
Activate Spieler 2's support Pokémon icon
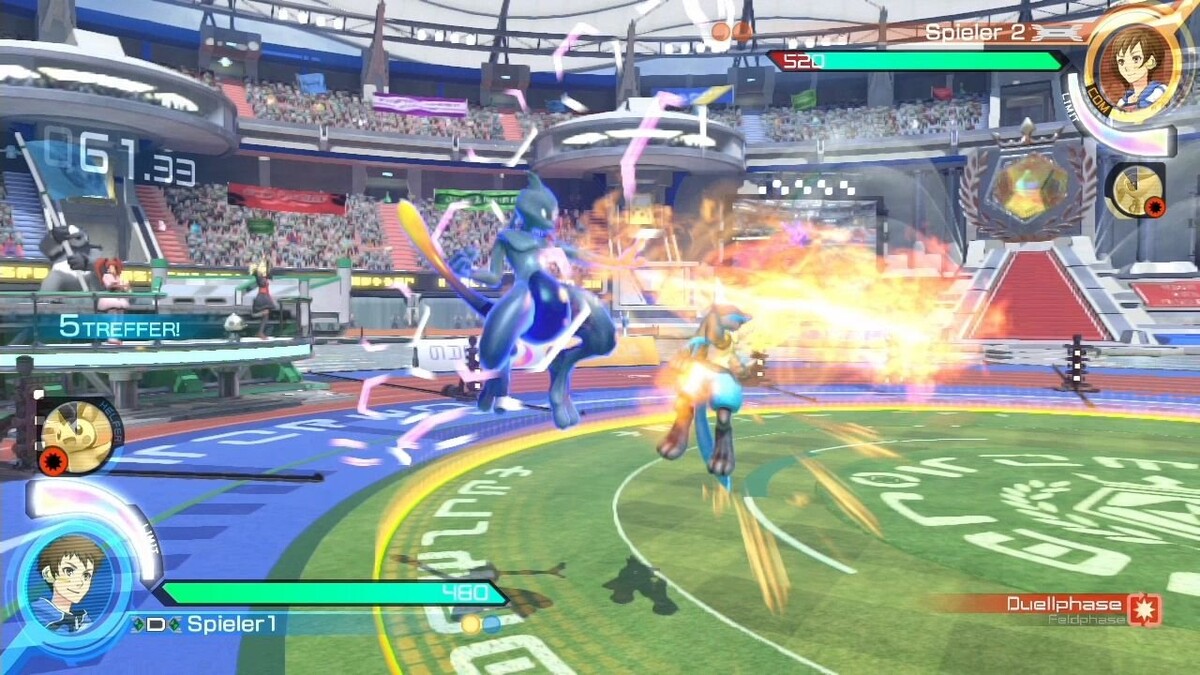[1135, 190]
